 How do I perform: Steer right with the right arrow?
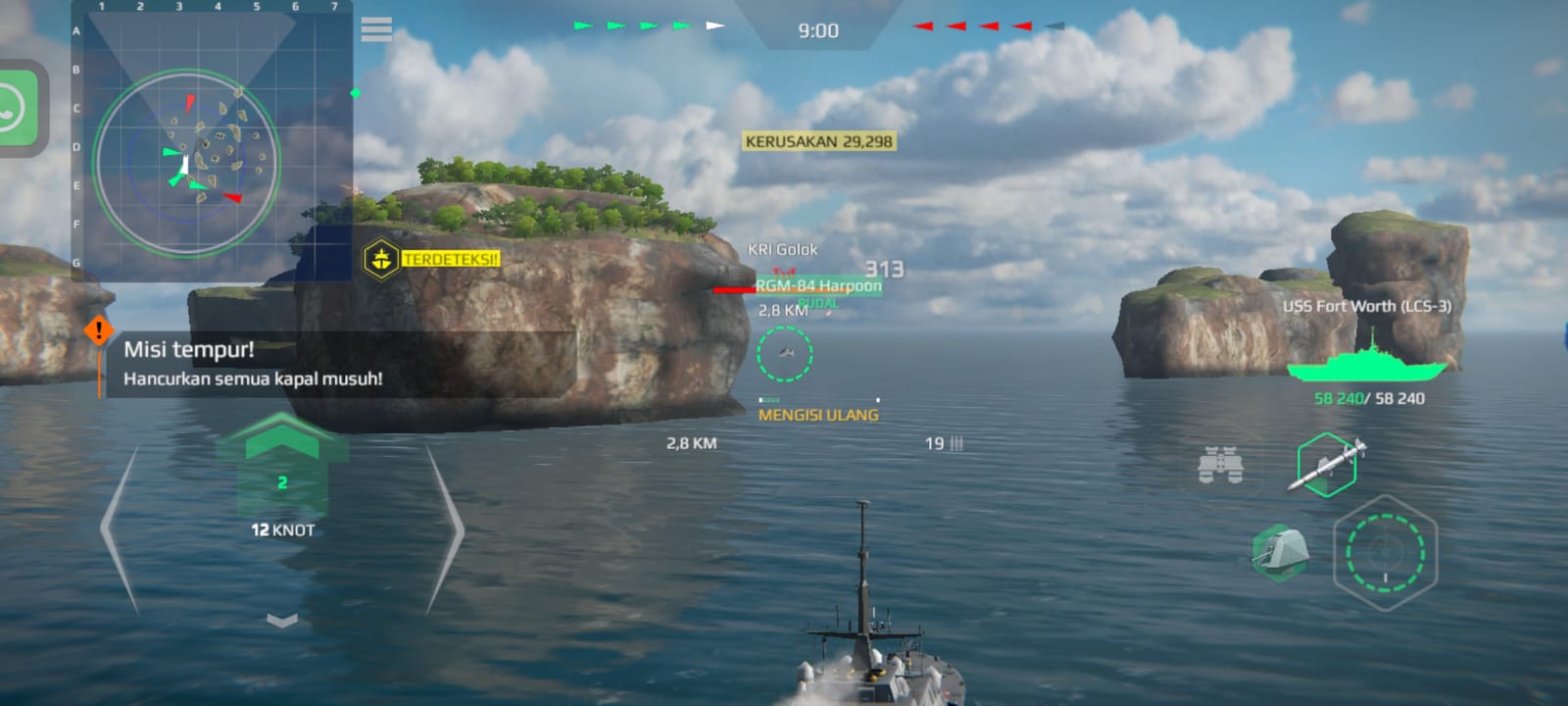(445, 529)
